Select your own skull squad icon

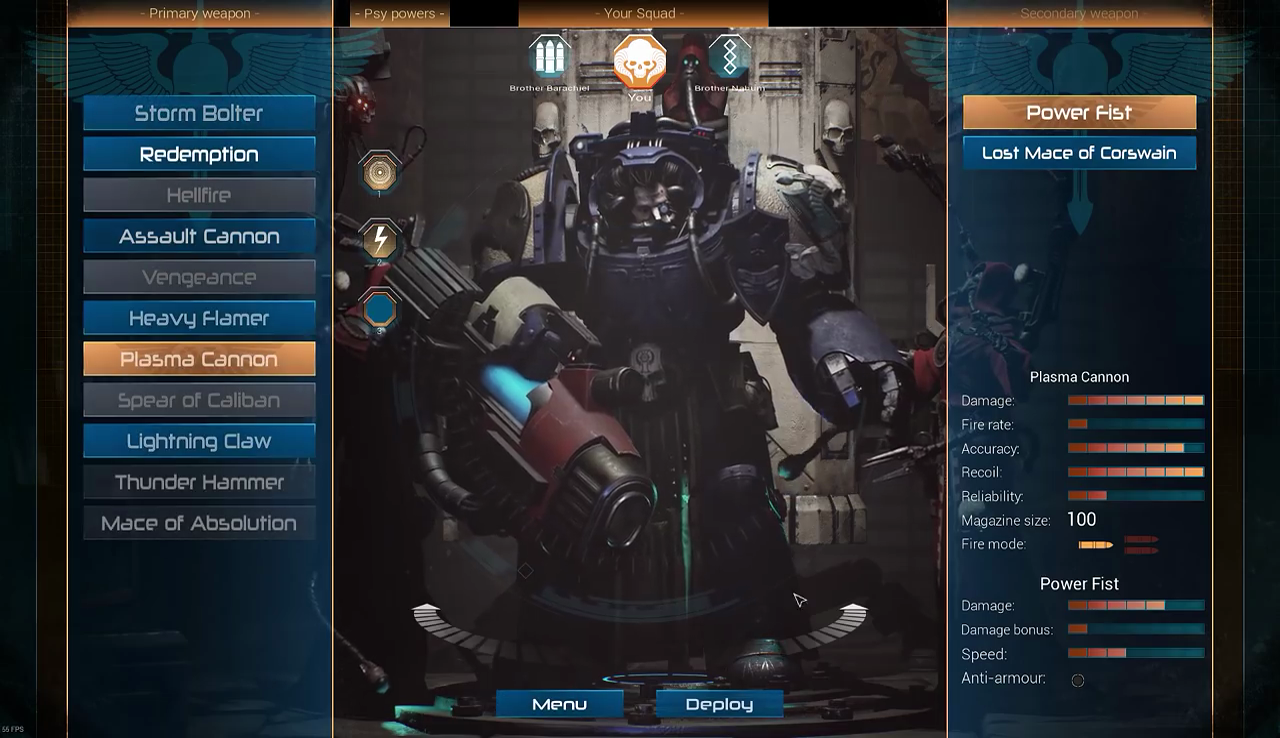(639, 61)
